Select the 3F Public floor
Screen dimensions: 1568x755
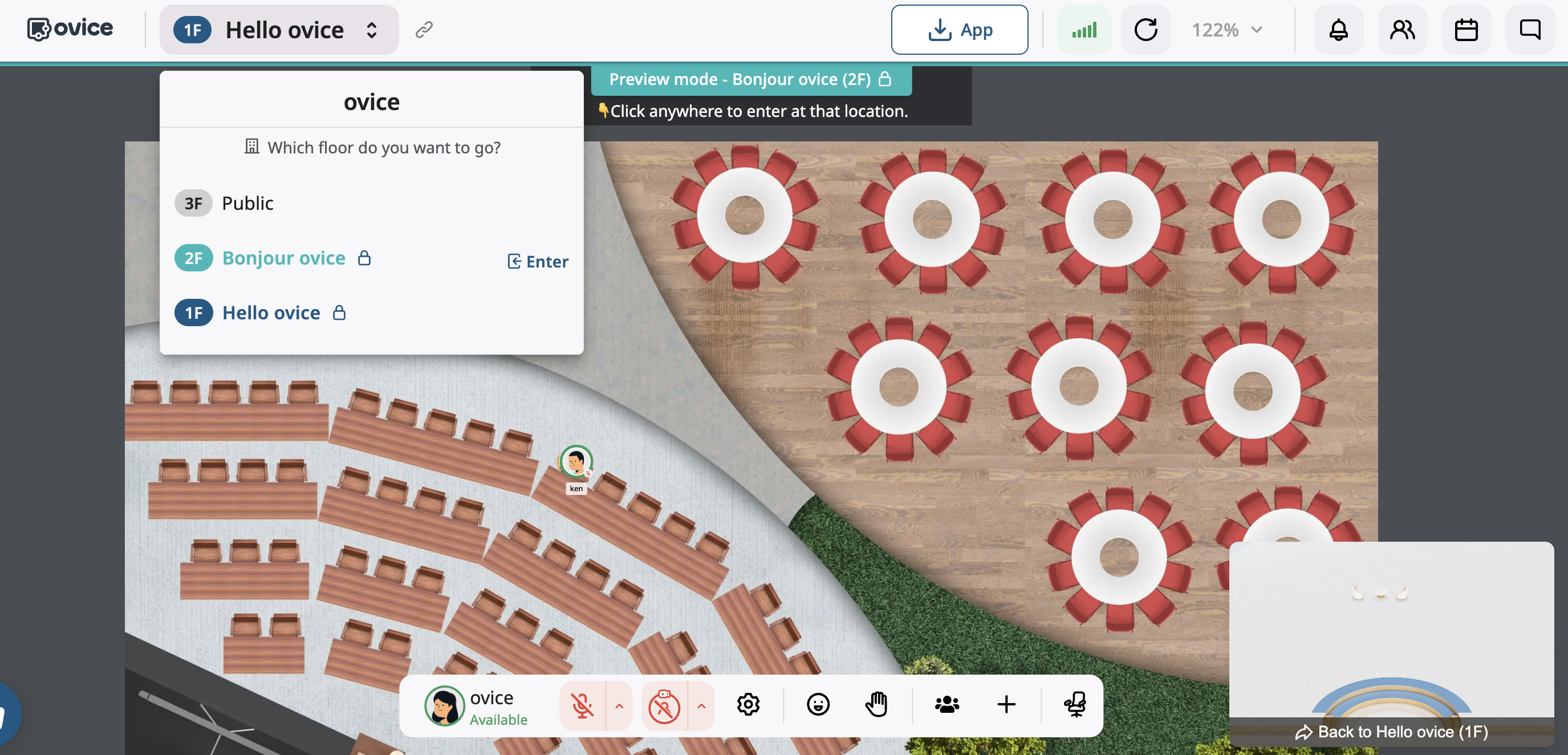click(x=247, y=204)
